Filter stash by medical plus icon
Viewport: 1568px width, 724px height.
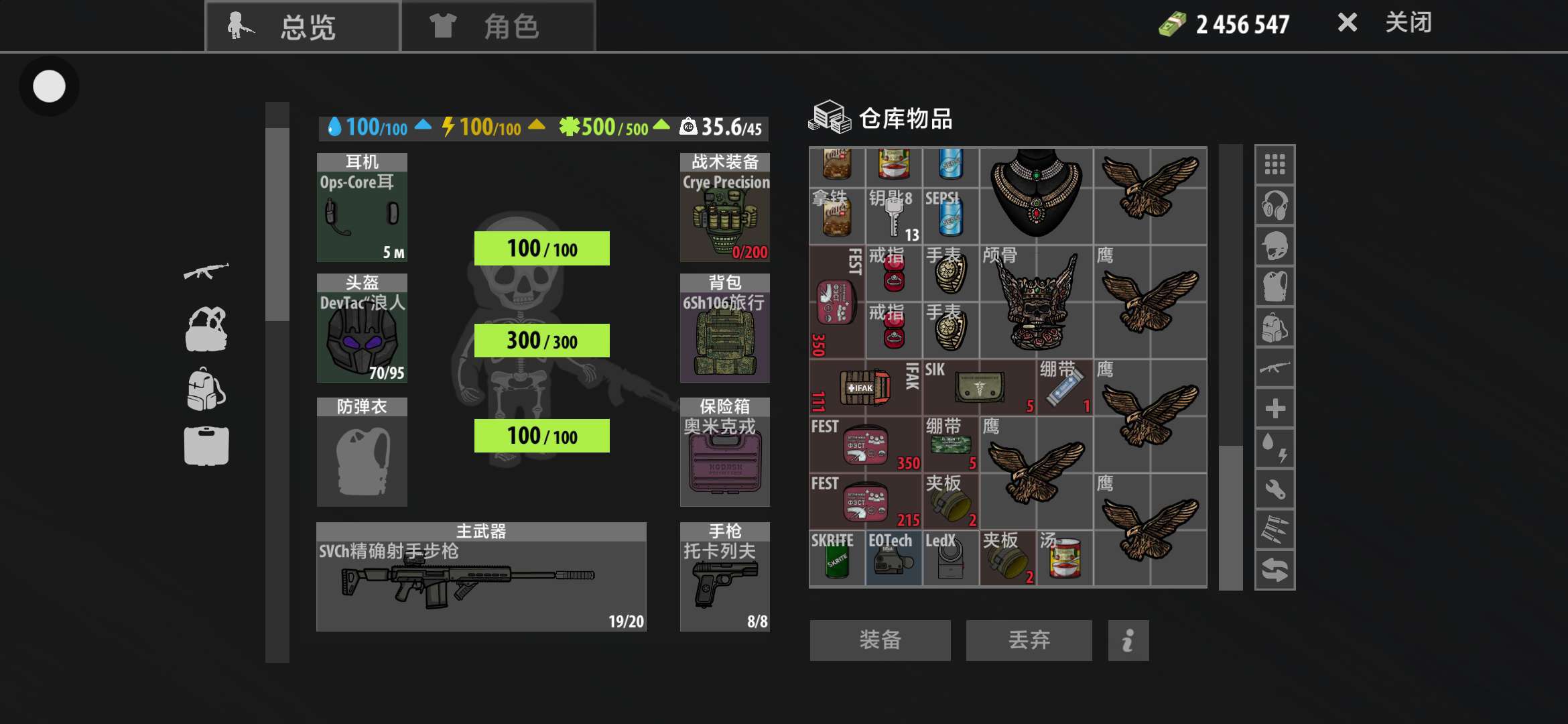click(1275, 408)
